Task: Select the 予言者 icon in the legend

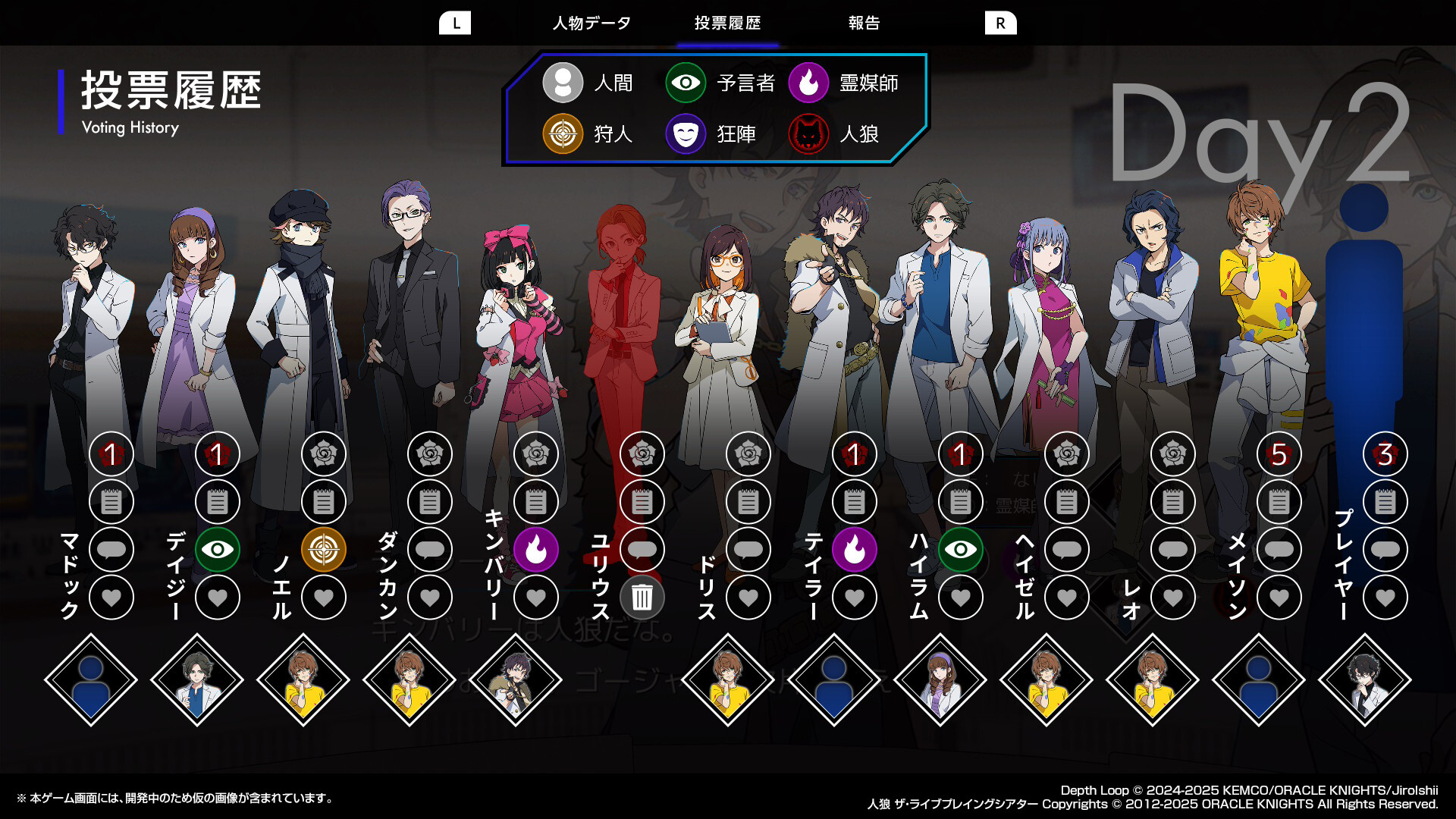Action: tap(685, 83)
